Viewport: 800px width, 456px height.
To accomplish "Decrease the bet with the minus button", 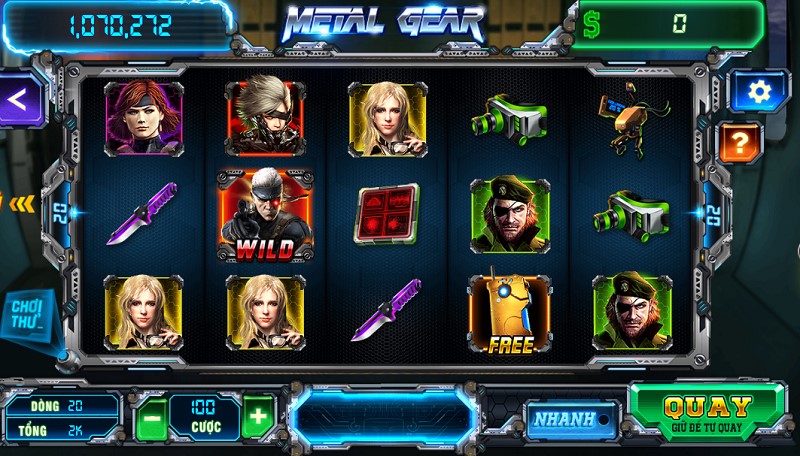I will pos(150,416).
